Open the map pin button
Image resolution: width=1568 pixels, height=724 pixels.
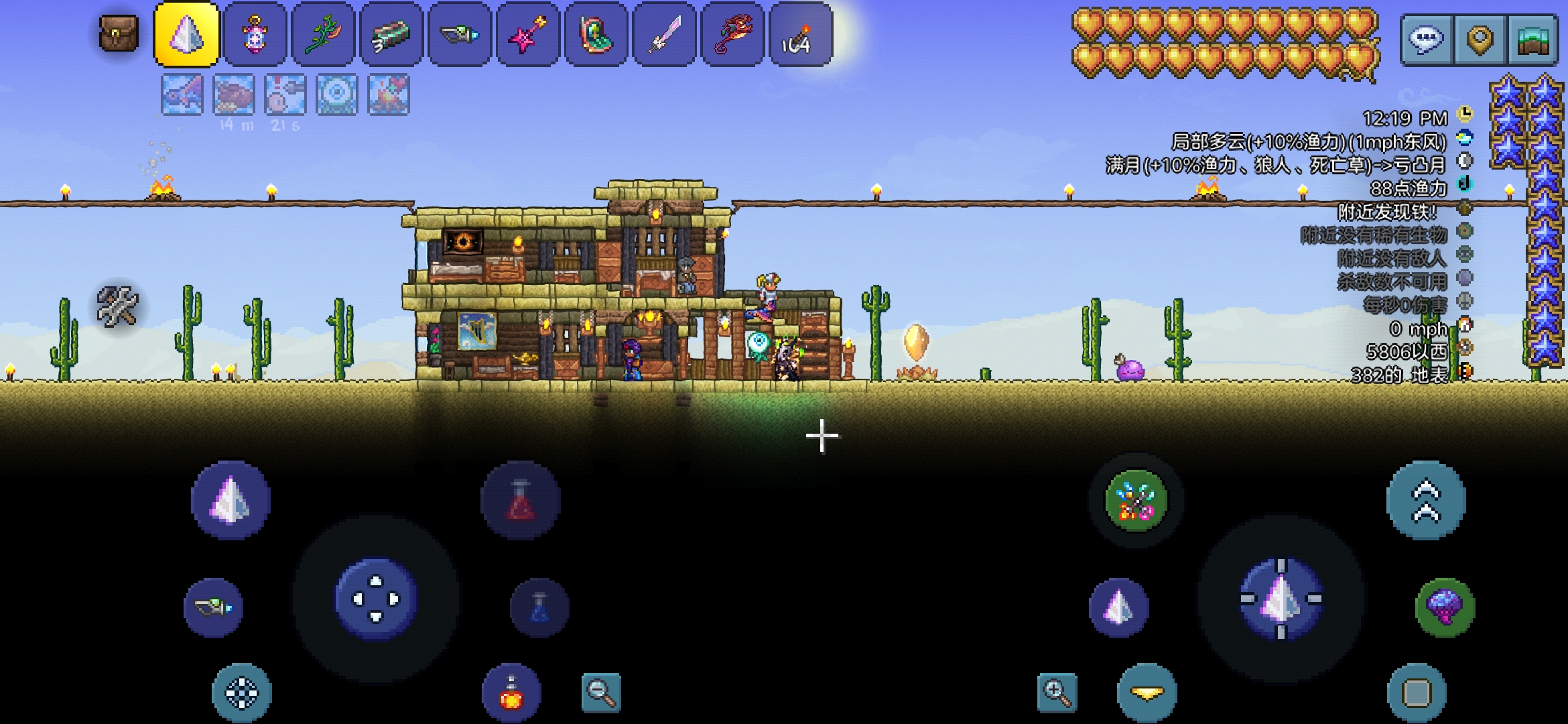(1480, 39)
